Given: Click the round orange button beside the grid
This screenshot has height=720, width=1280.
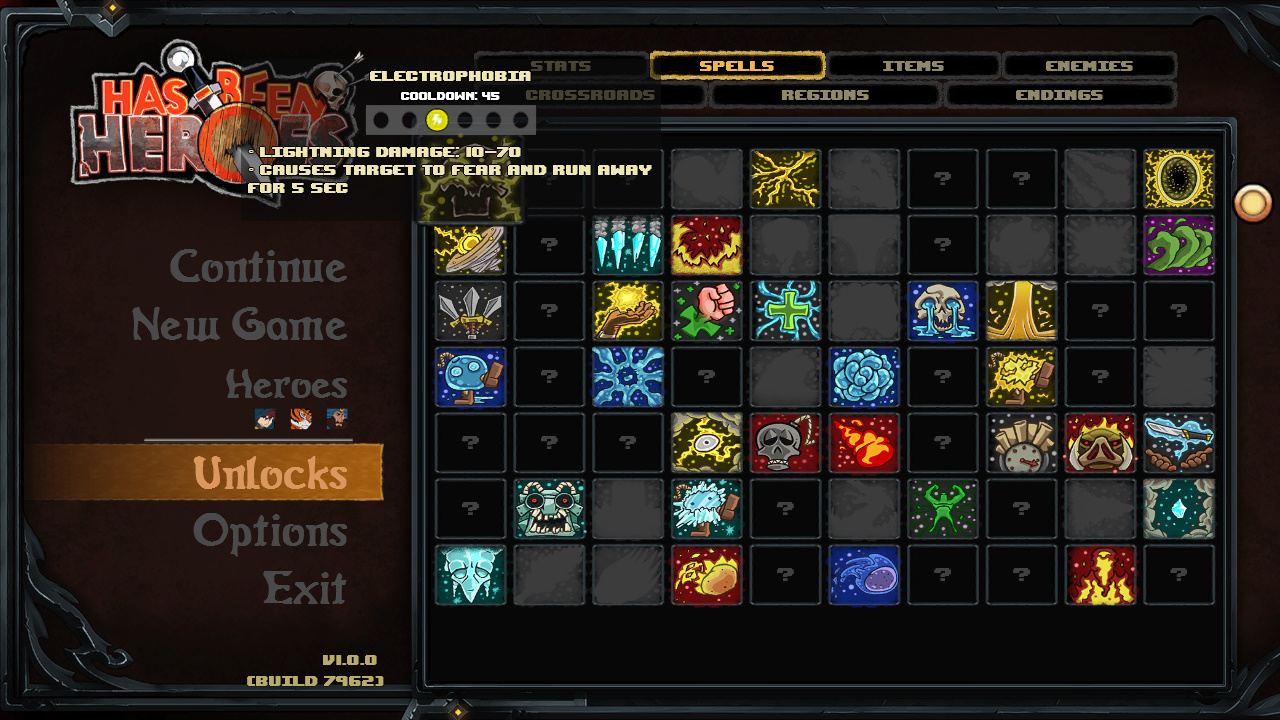Looking at the screenshot, I should pyautogui.click(x=1252, y=203).
